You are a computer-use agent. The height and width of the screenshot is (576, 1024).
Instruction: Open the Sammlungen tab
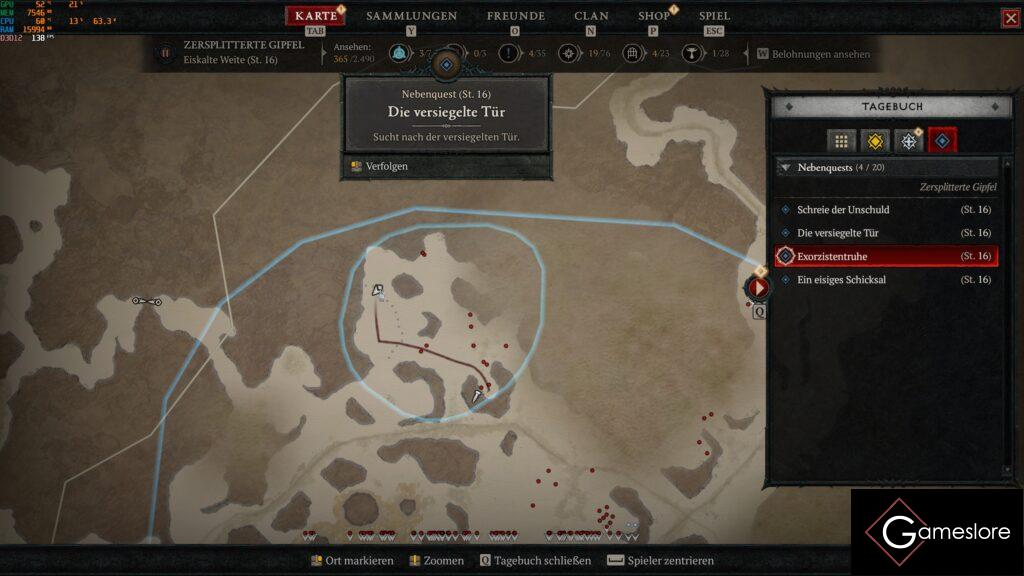[x=411, y=16]
